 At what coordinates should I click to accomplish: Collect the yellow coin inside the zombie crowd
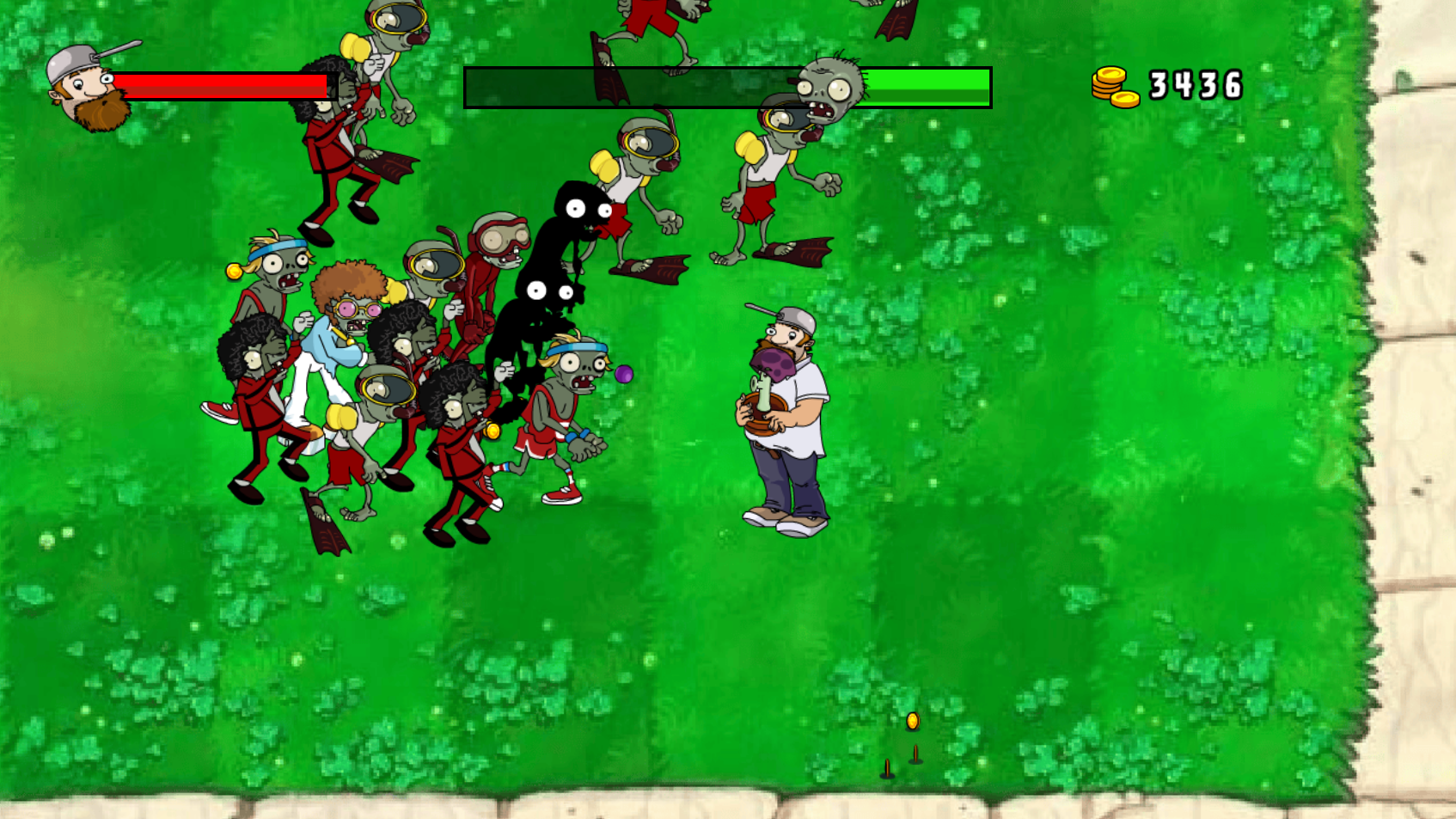point(492,430)
